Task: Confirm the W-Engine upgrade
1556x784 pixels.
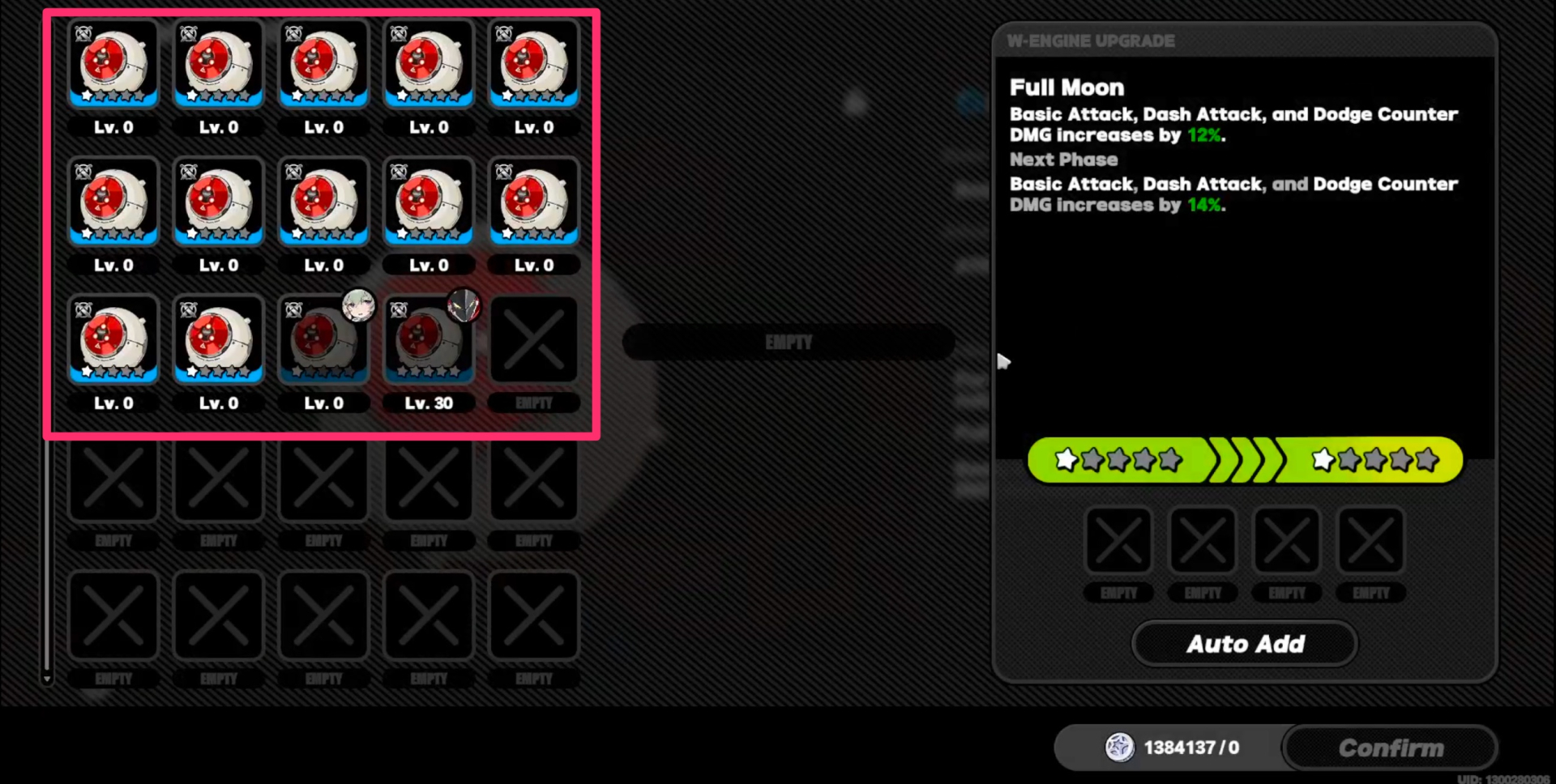Action: [x=1390, y=748]
